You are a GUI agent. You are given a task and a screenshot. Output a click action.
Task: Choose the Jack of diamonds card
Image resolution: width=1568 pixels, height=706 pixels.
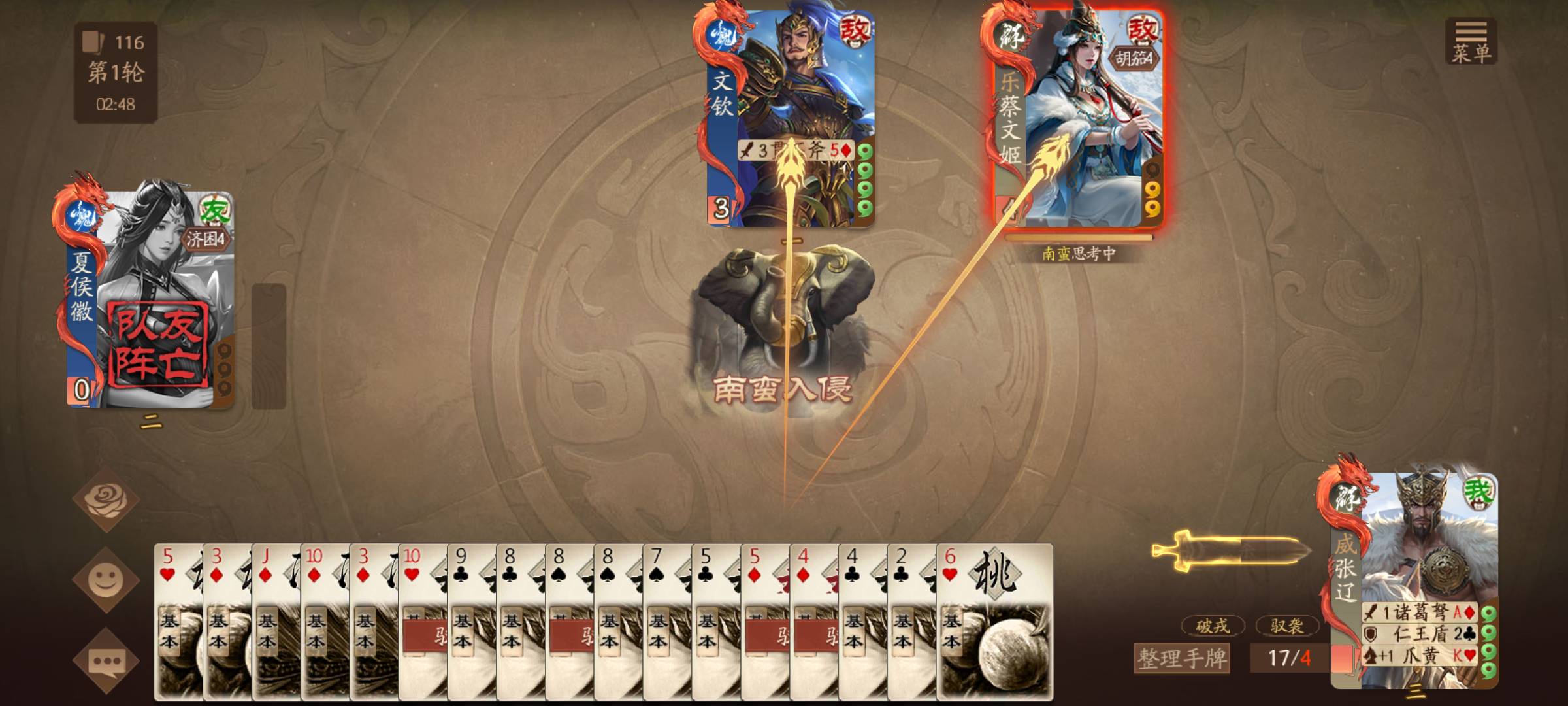(276, 621)
